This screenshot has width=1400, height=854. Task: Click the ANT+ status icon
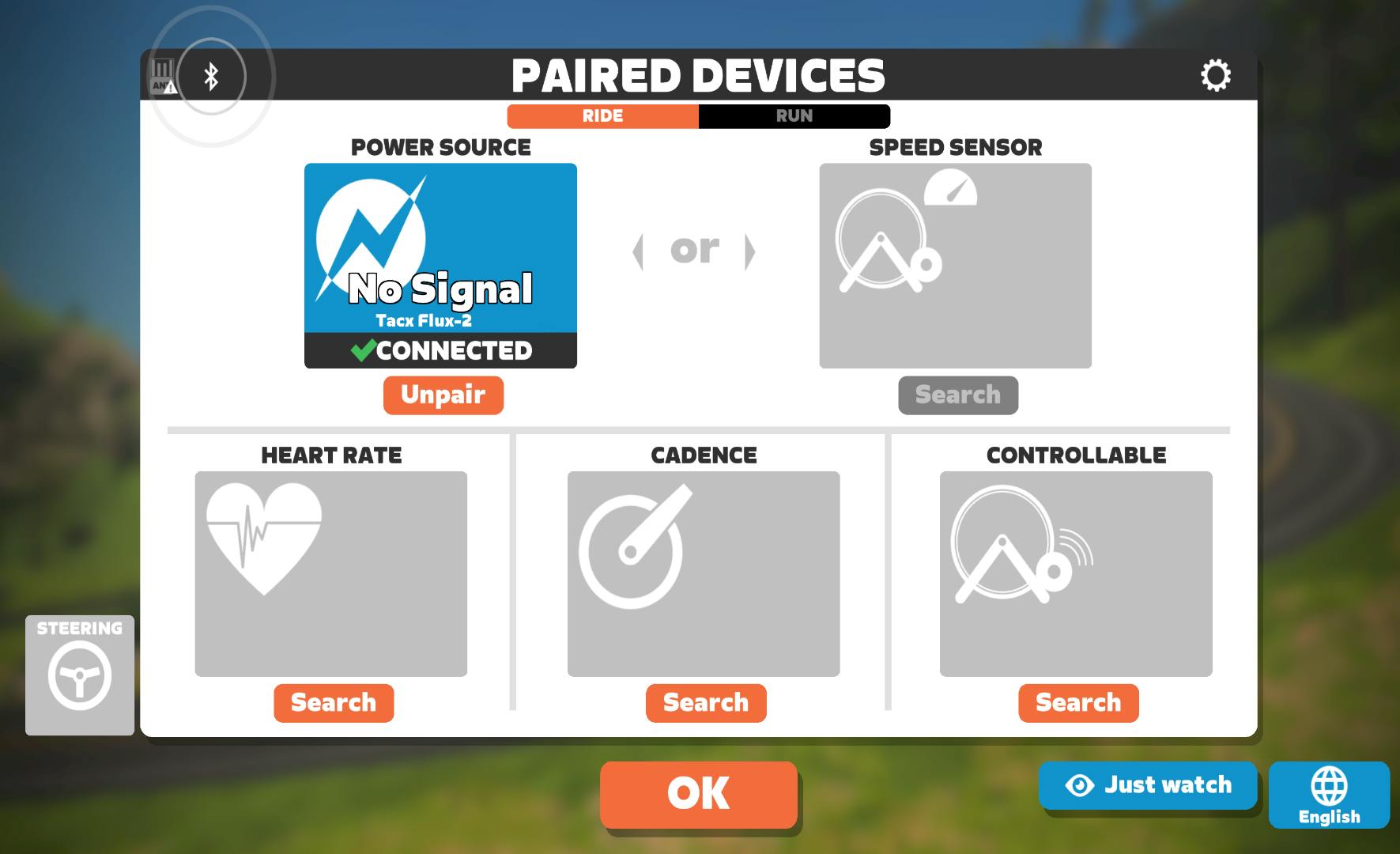coord(160,76)
